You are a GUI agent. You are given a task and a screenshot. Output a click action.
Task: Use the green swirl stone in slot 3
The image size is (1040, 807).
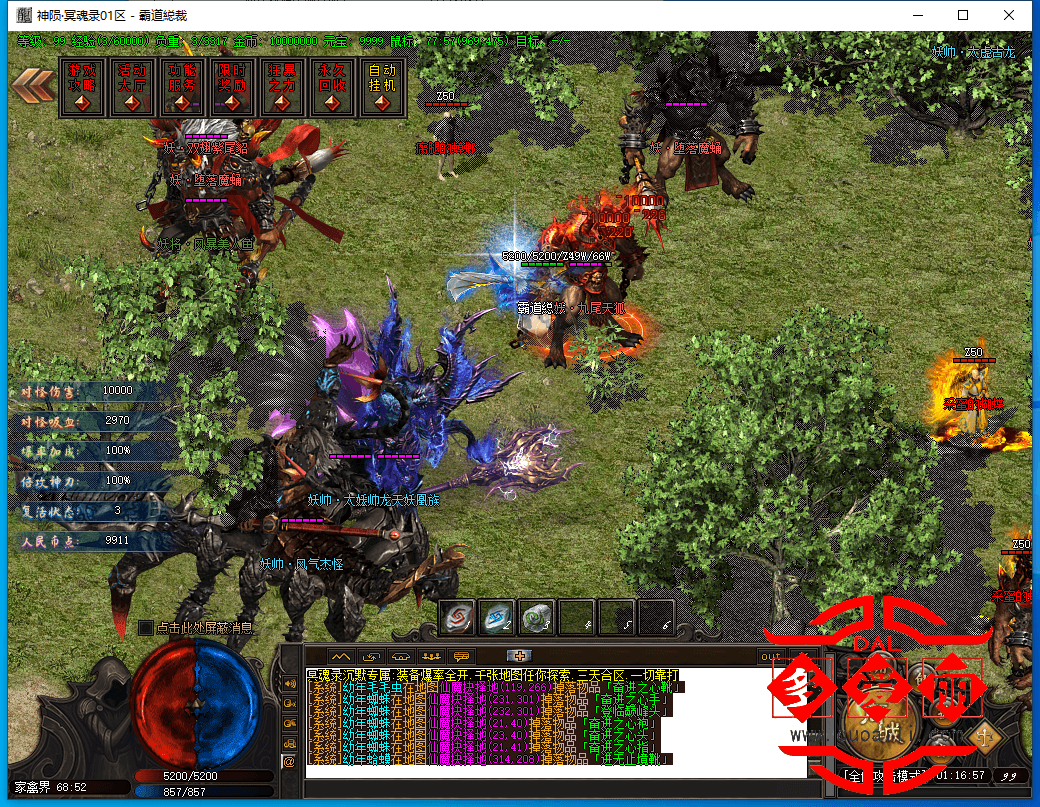tap(537, 617)
